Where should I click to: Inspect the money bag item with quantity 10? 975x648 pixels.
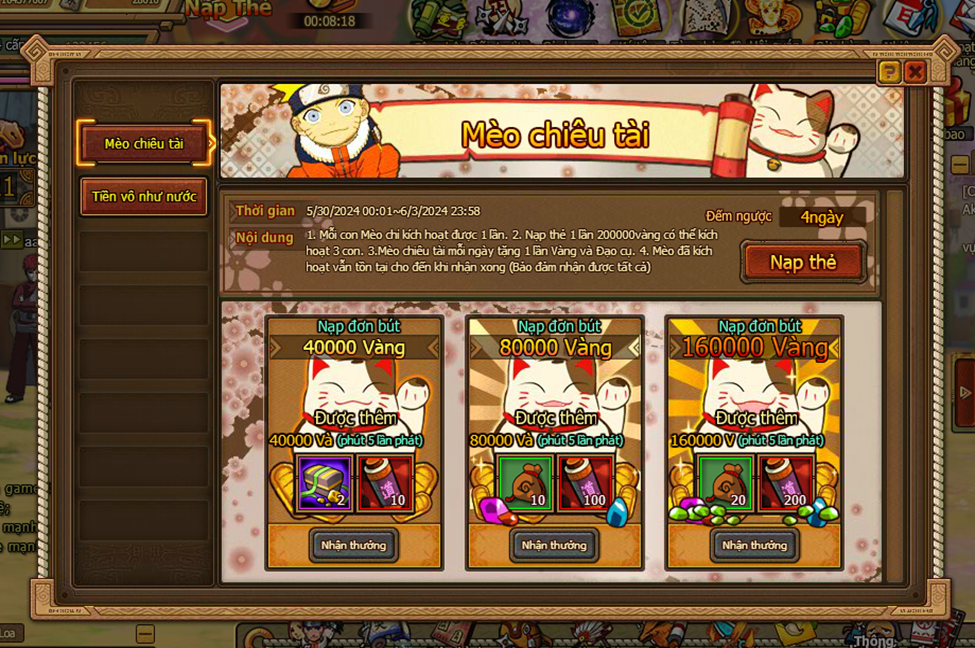click(x=524, y=484)
